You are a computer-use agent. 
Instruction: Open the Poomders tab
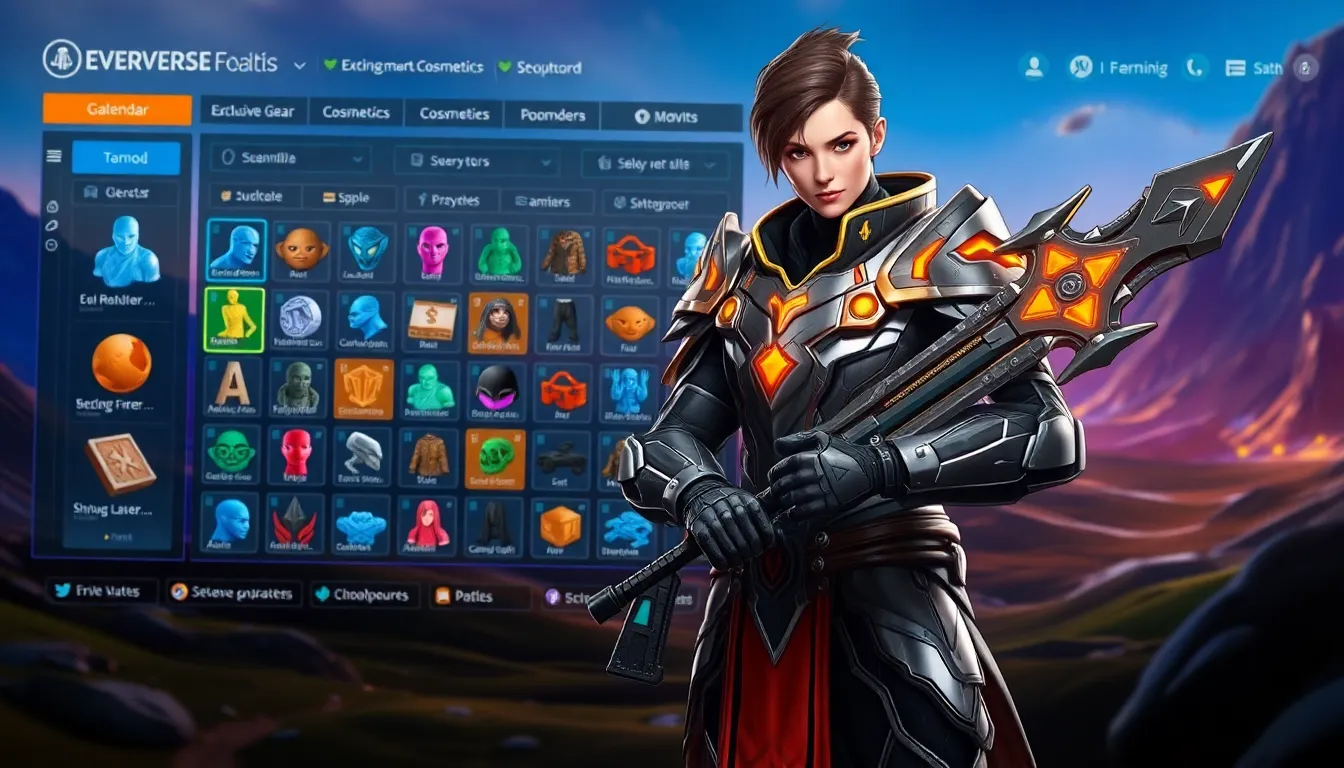click(x=552, y=115)
